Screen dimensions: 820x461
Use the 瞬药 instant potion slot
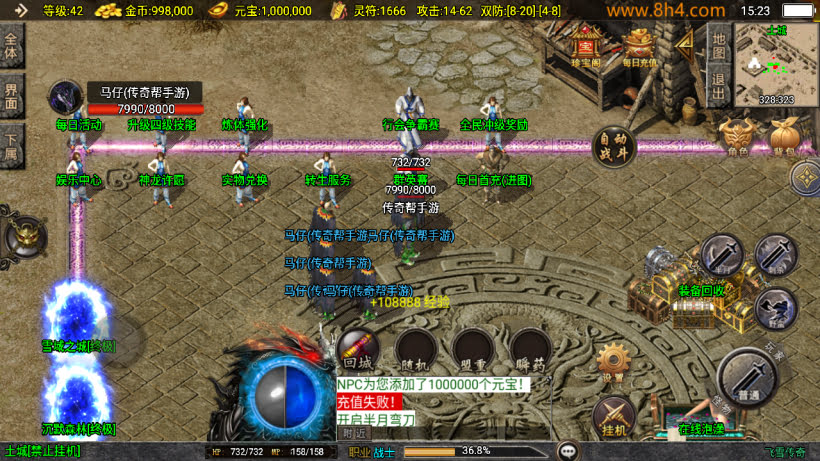click(x=529, y=350)
